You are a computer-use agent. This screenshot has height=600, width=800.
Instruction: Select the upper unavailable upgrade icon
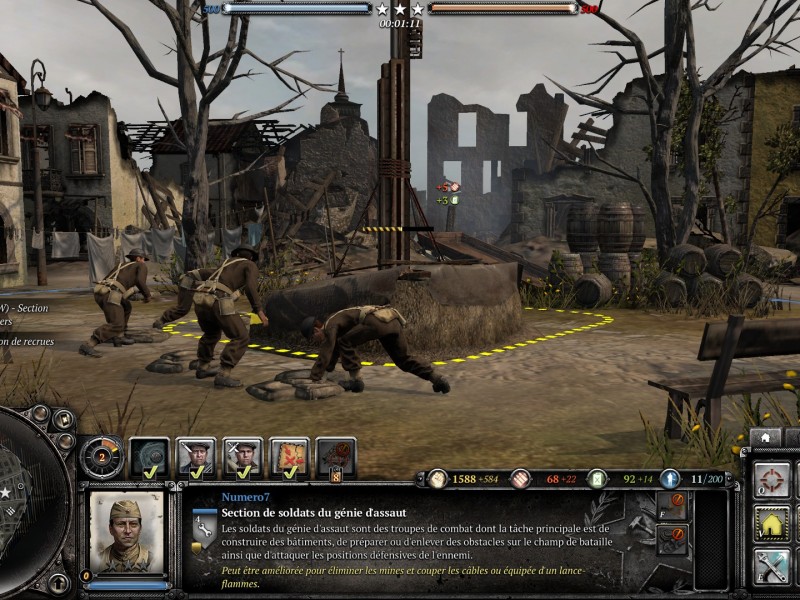coord(672,504)
